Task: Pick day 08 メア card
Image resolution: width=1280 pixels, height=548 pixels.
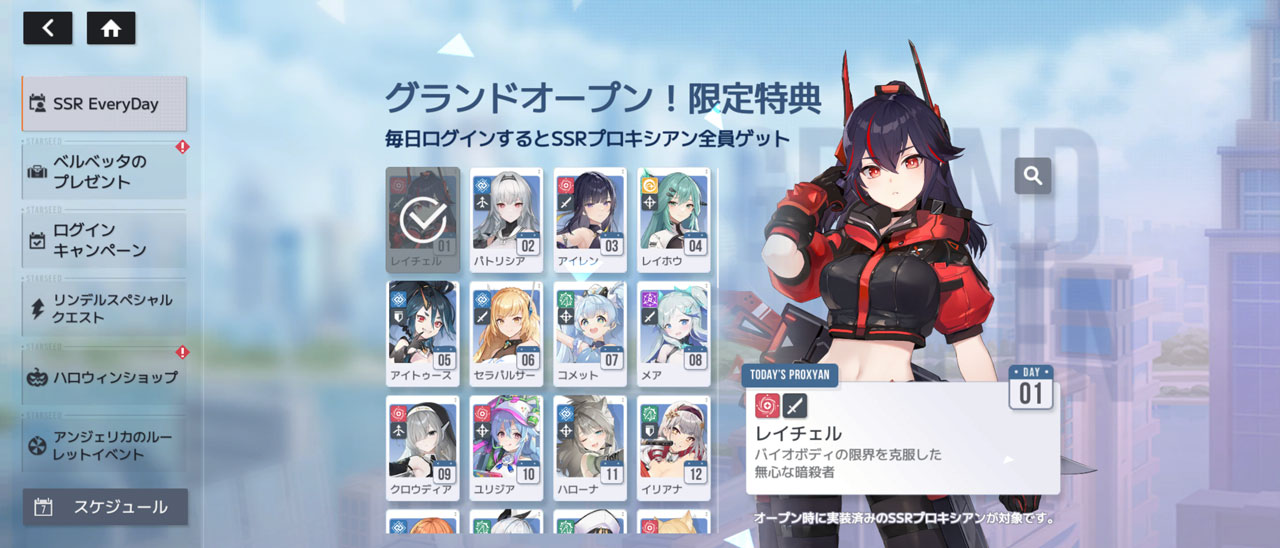Action: (674, 334)
